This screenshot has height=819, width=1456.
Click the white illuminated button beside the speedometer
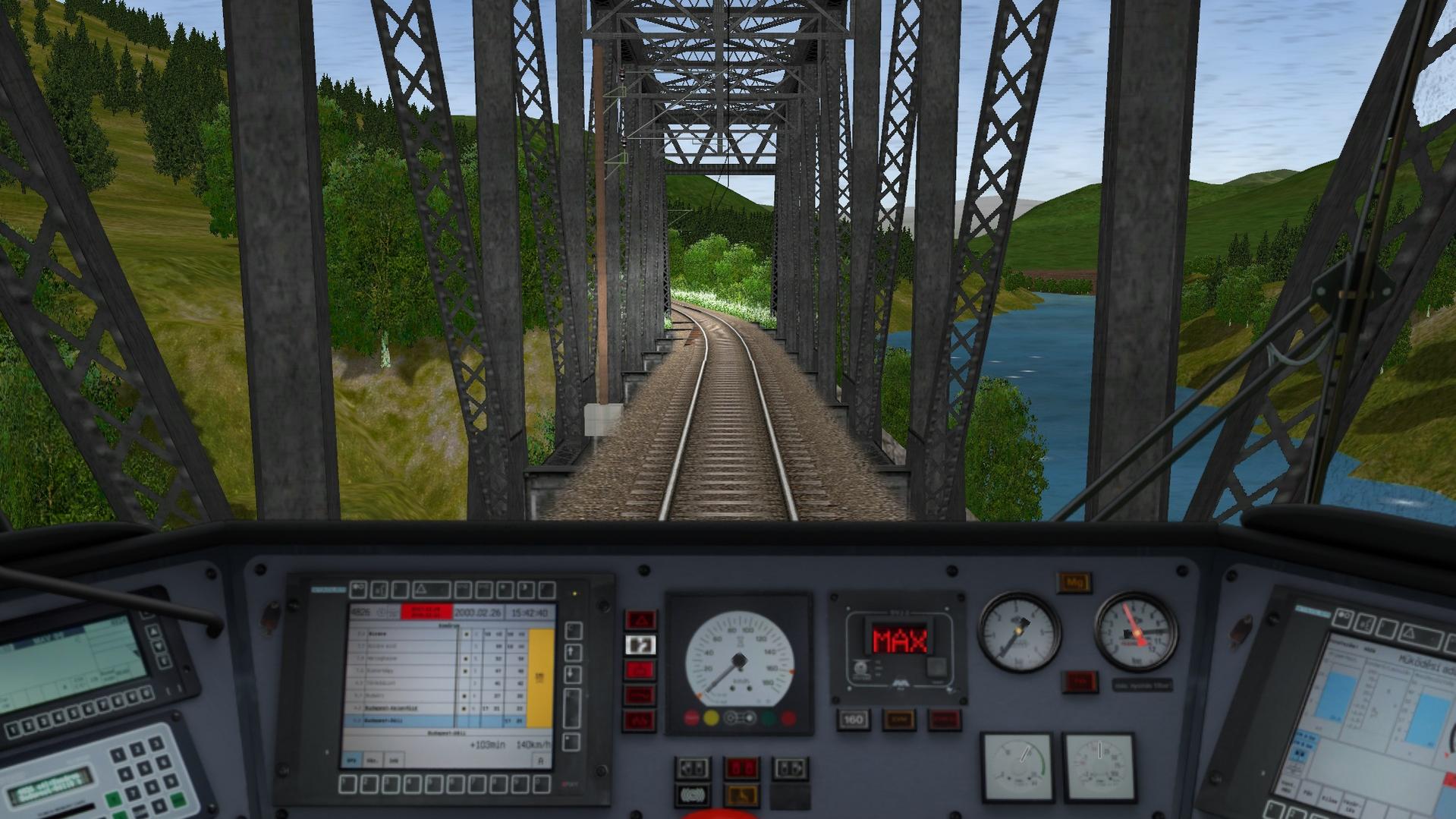pyautogui.click(x=640, y=645)
